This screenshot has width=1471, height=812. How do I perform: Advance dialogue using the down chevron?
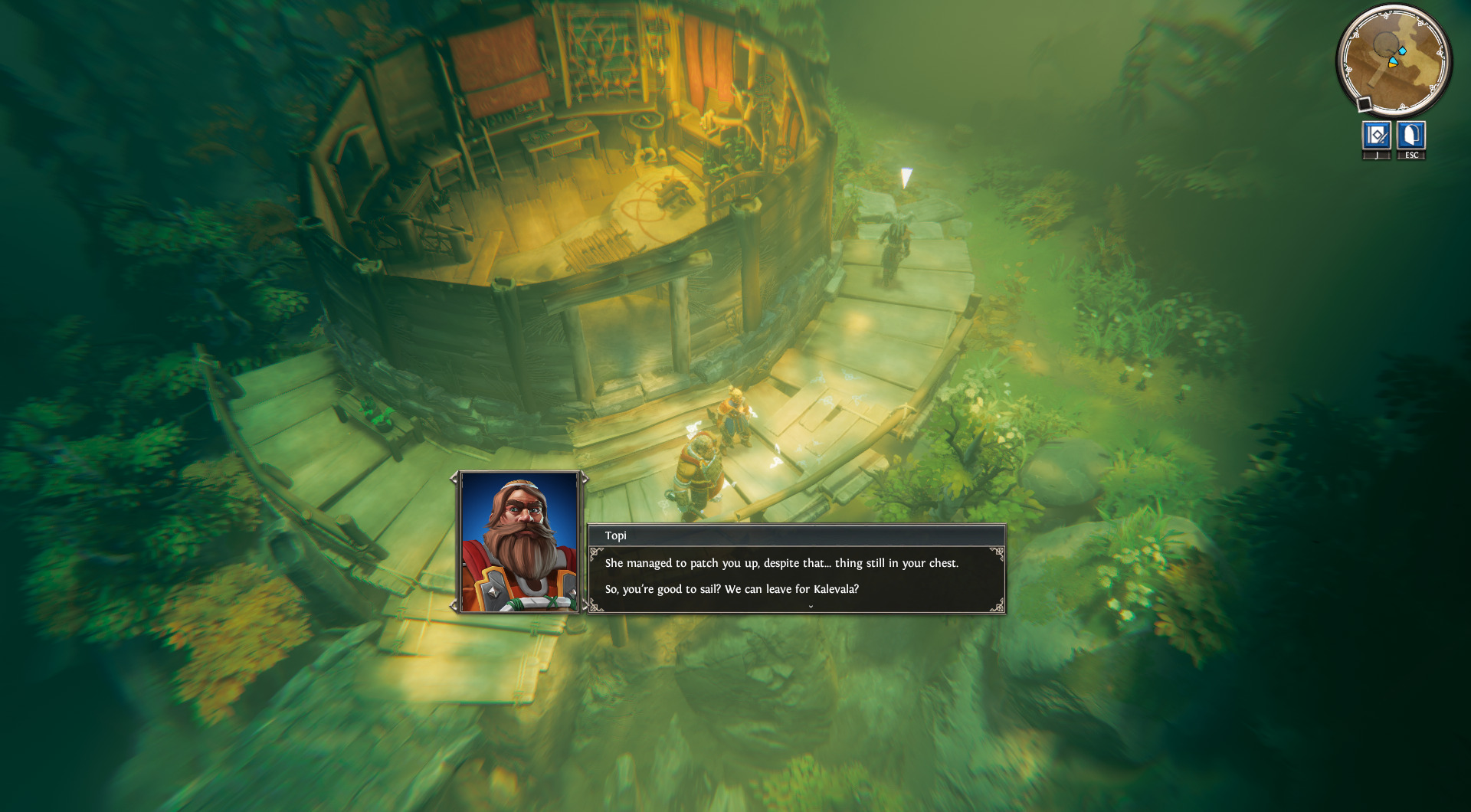tap(810, 606)
